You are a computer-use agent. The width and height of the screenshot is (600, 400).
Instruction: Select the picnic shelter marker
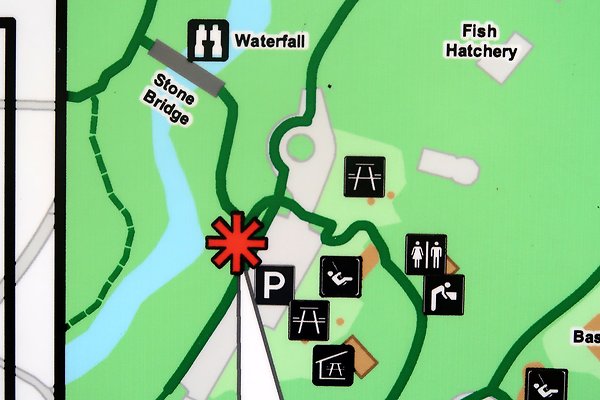point(333,365)
